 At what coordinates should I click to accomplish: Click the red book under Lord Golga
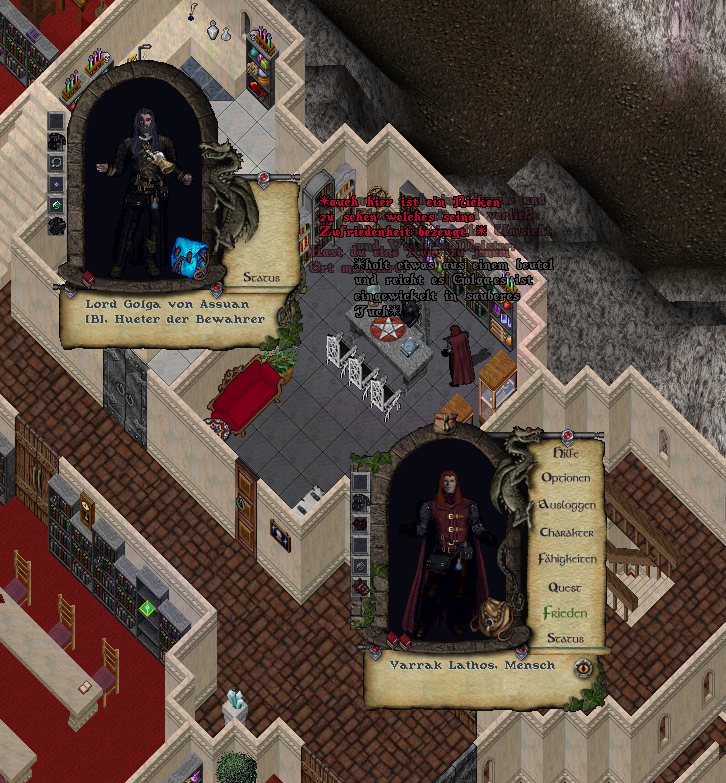88,278
